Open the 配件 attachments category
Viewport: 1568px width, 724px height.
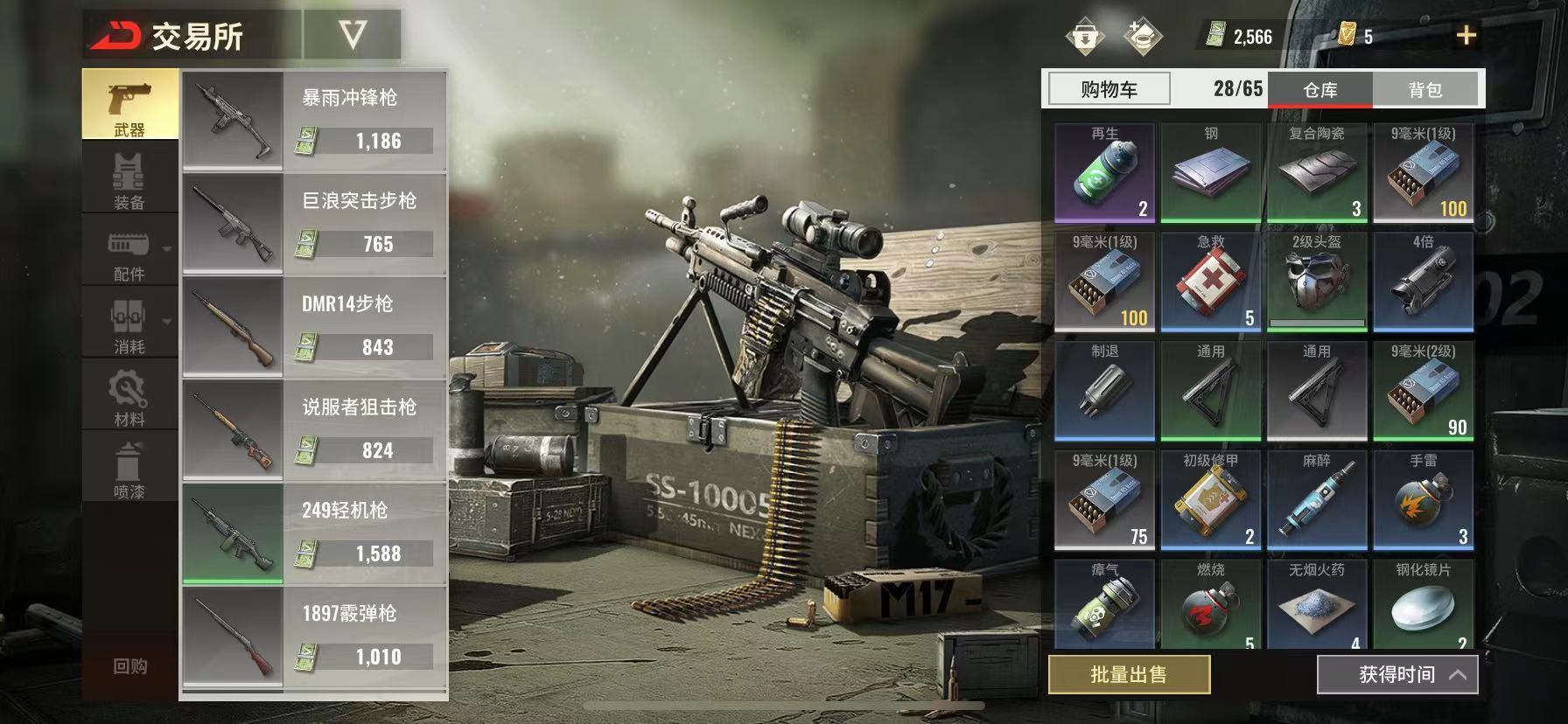click(x=129, y=253)
